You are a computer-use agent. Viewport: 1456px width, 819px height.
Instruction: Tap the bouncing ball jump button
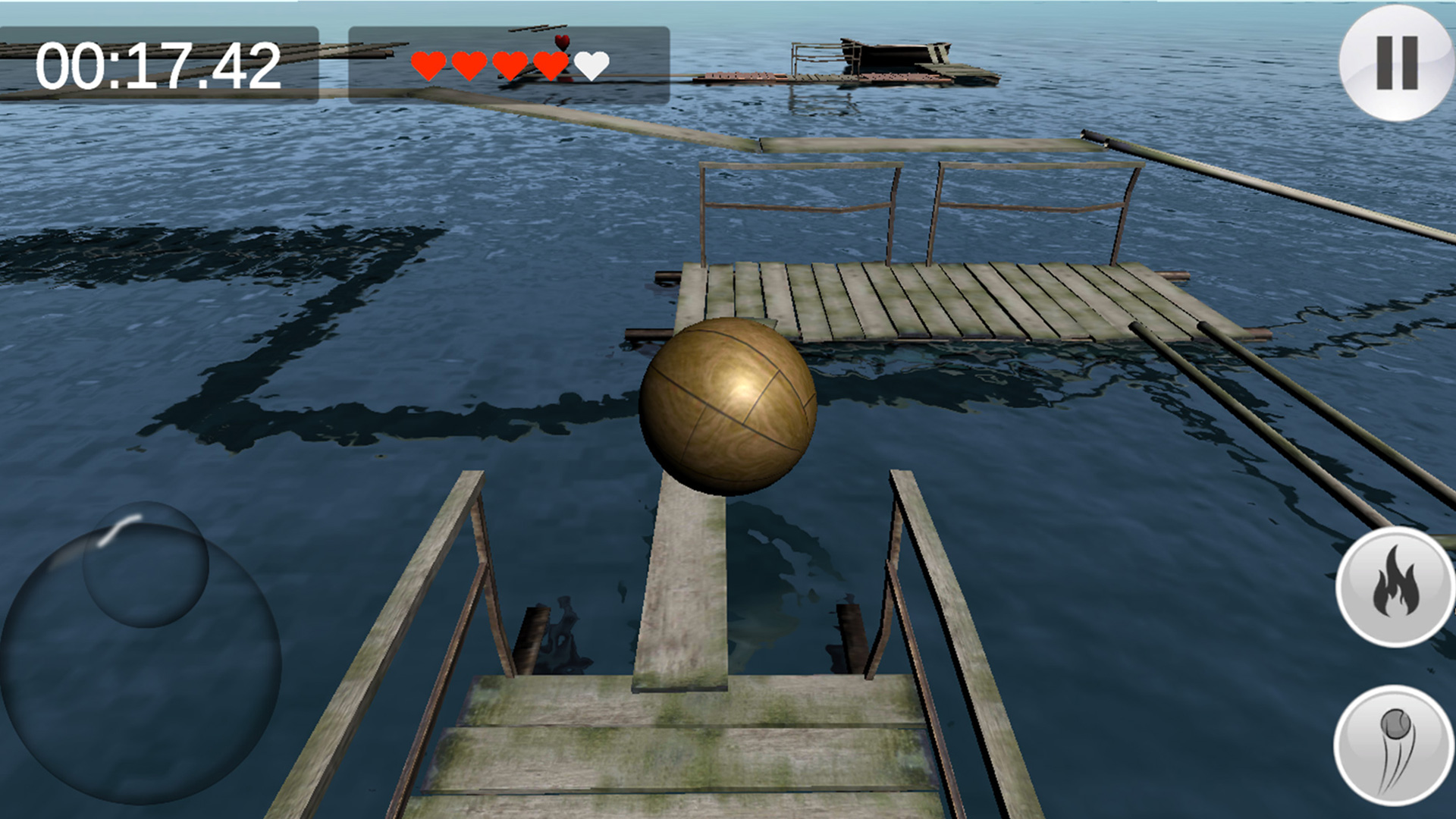[1394, 745]
